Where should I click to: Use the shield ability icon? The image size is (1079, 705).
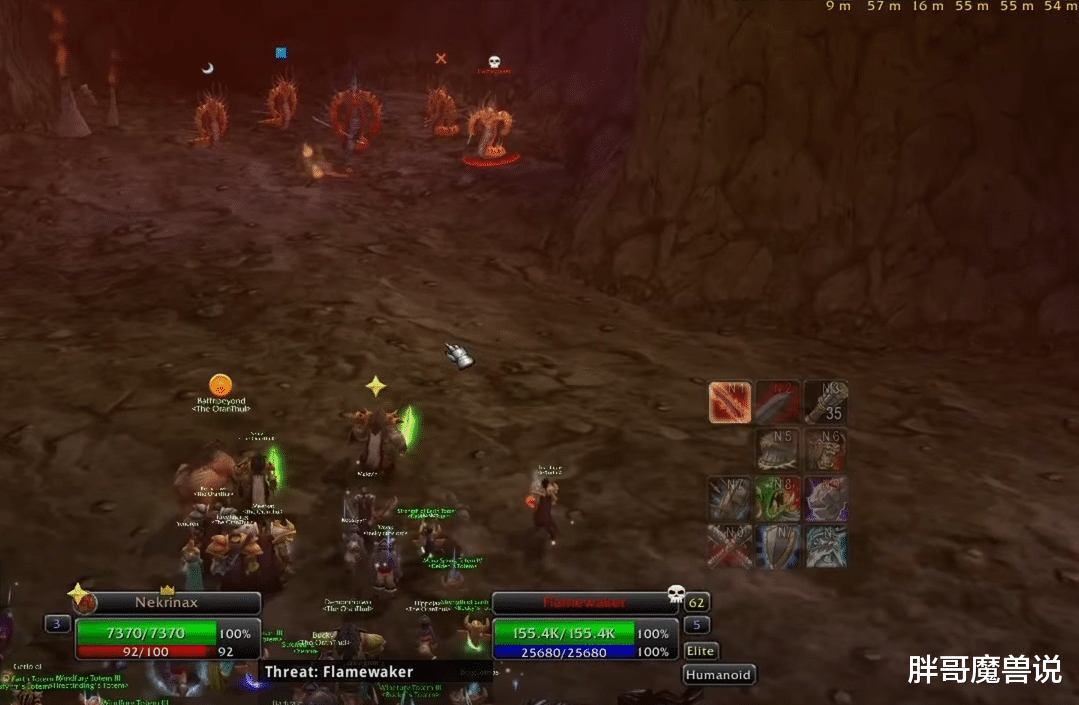[x=778, y=546]
